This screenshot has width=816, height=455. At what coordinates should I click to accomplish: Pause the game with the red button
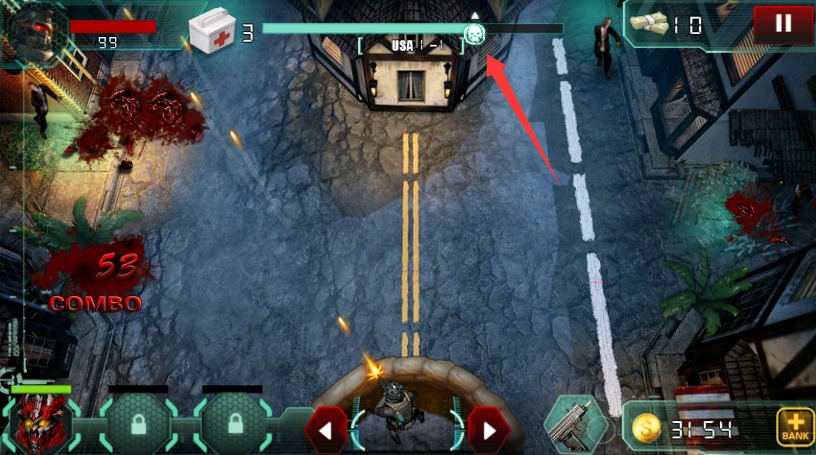tap(783, 23)
